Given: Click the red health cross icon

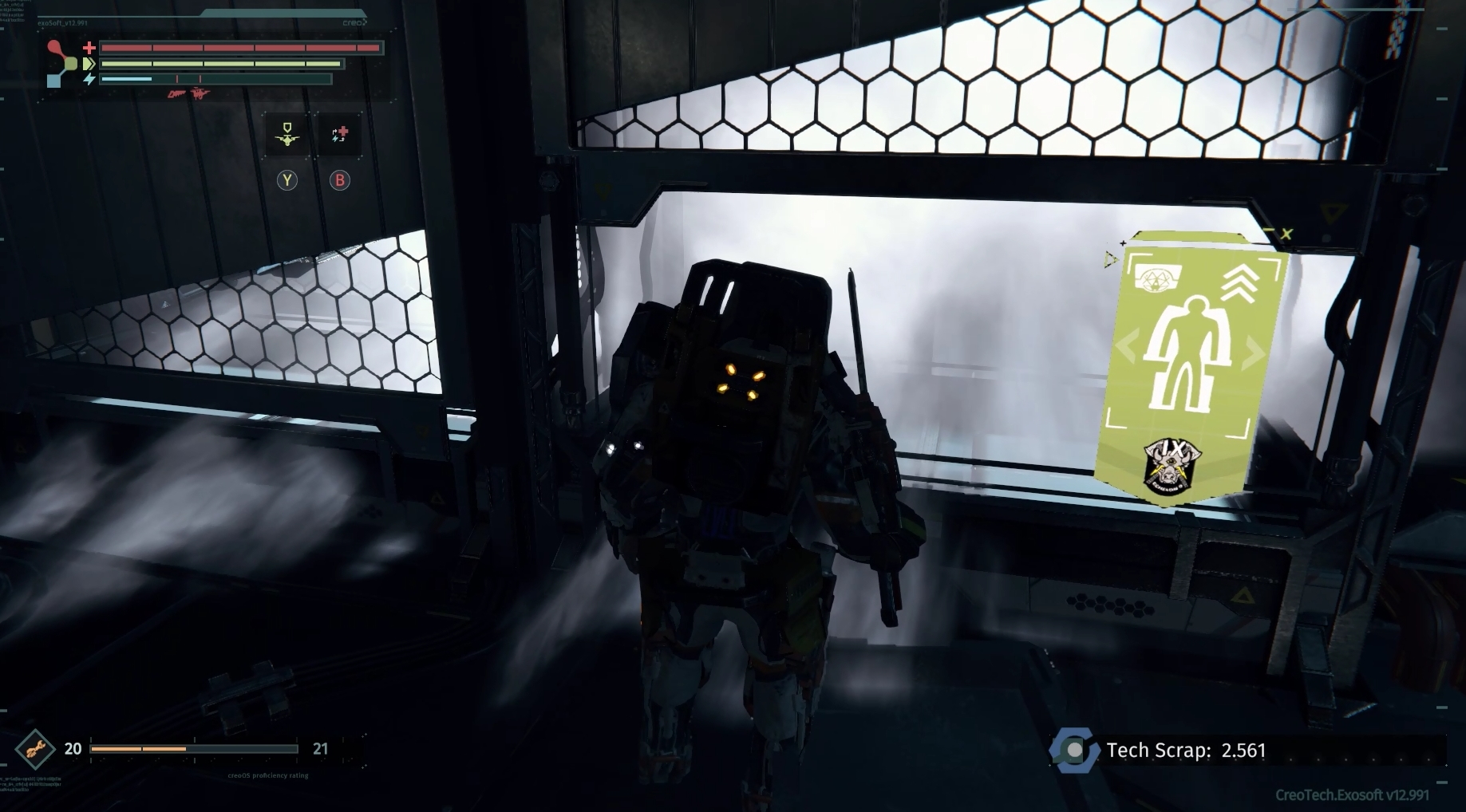Looking at the screenshot, I should (90, 48).
